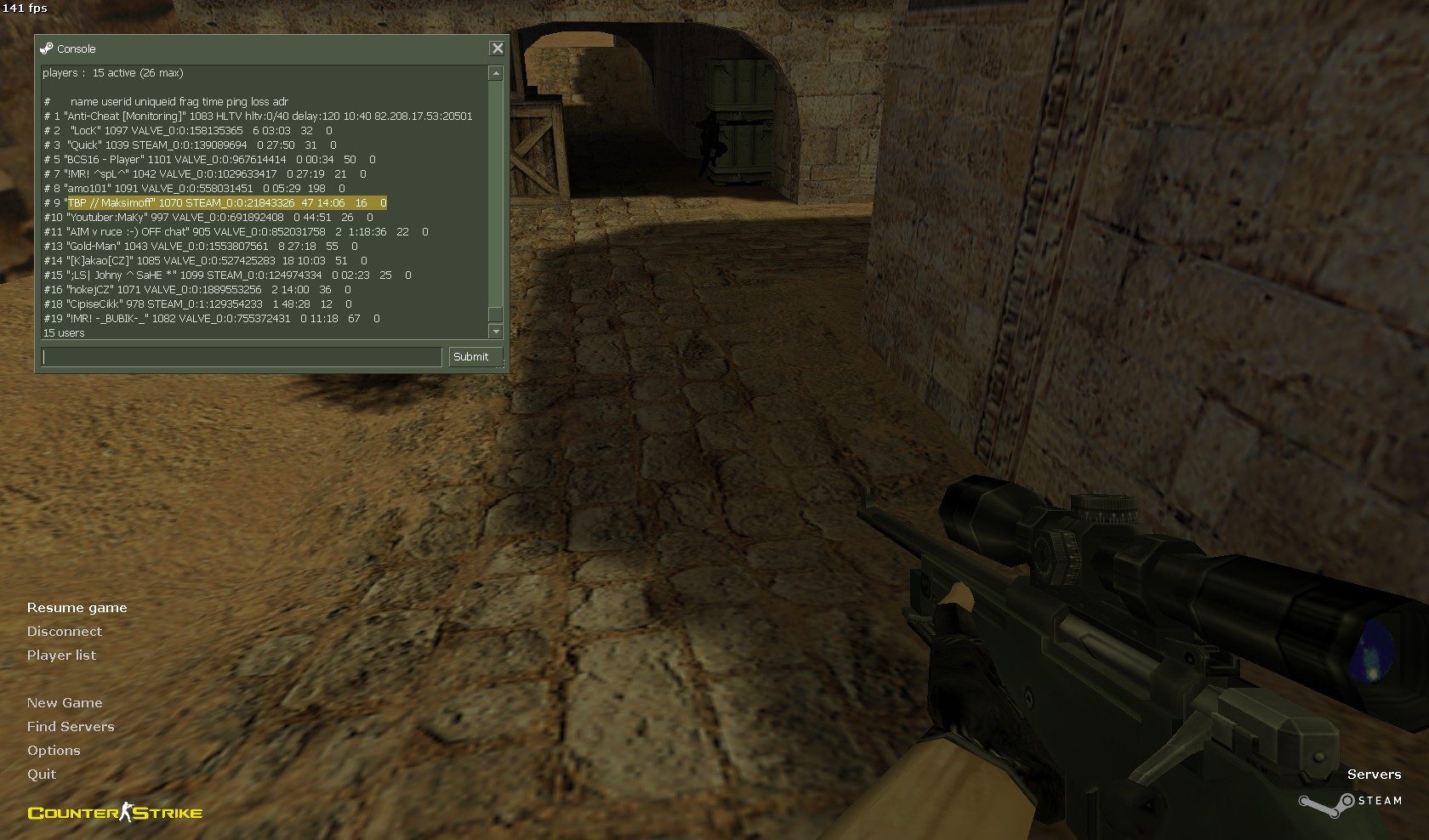Screen dimensions: 1429x840
Task: Open the Player list
Action: click(x=61, y=656)
